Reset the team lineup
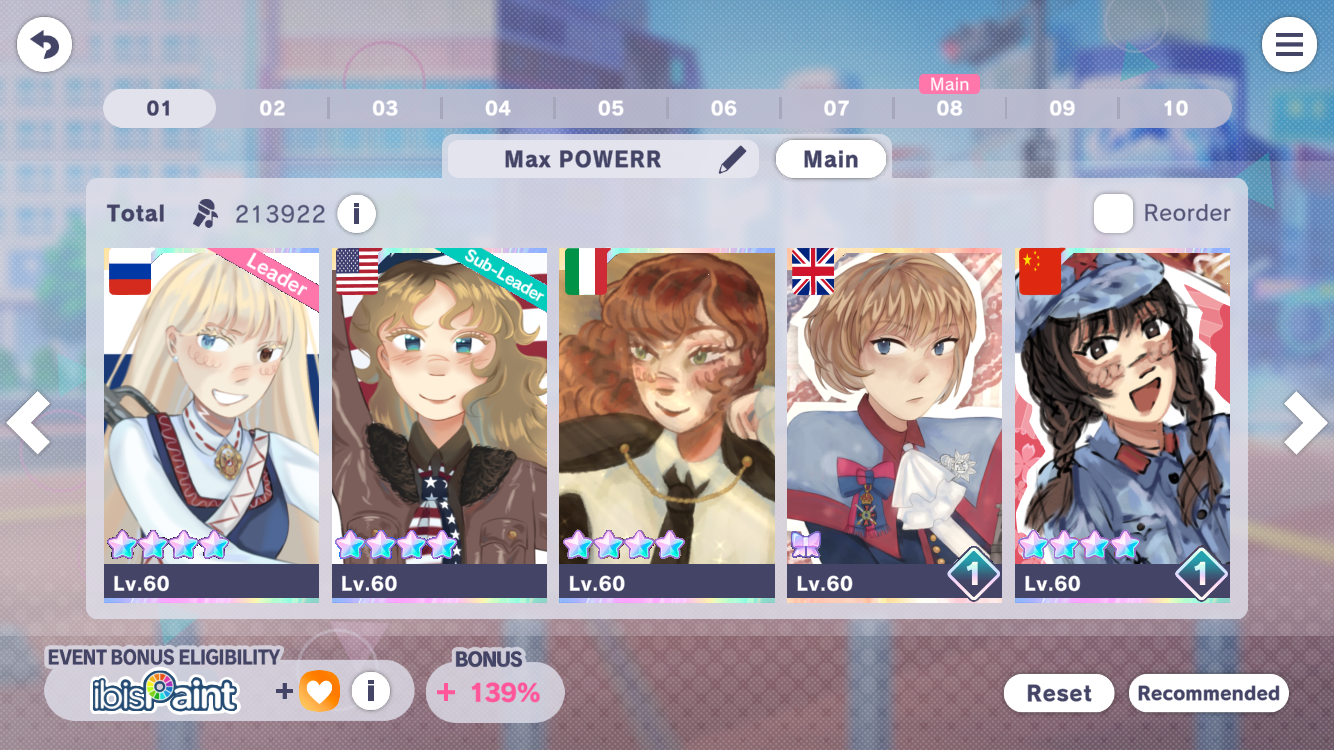Viewport: 1334px width, 750px height. (x=1059, y=693)
